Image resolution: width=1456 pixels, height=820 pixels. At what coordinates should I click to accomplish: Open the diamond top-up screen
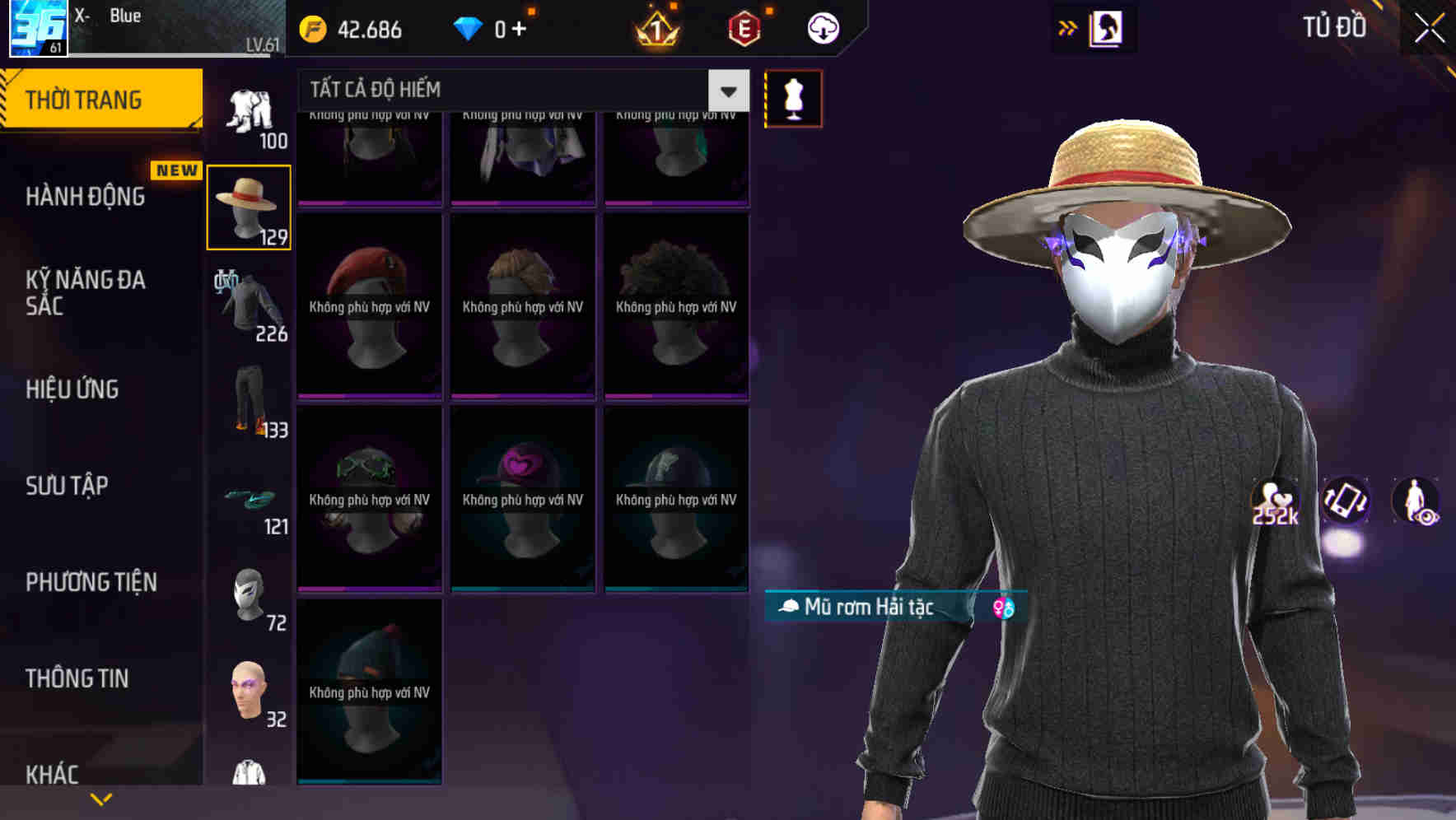[x=518, y=28]
